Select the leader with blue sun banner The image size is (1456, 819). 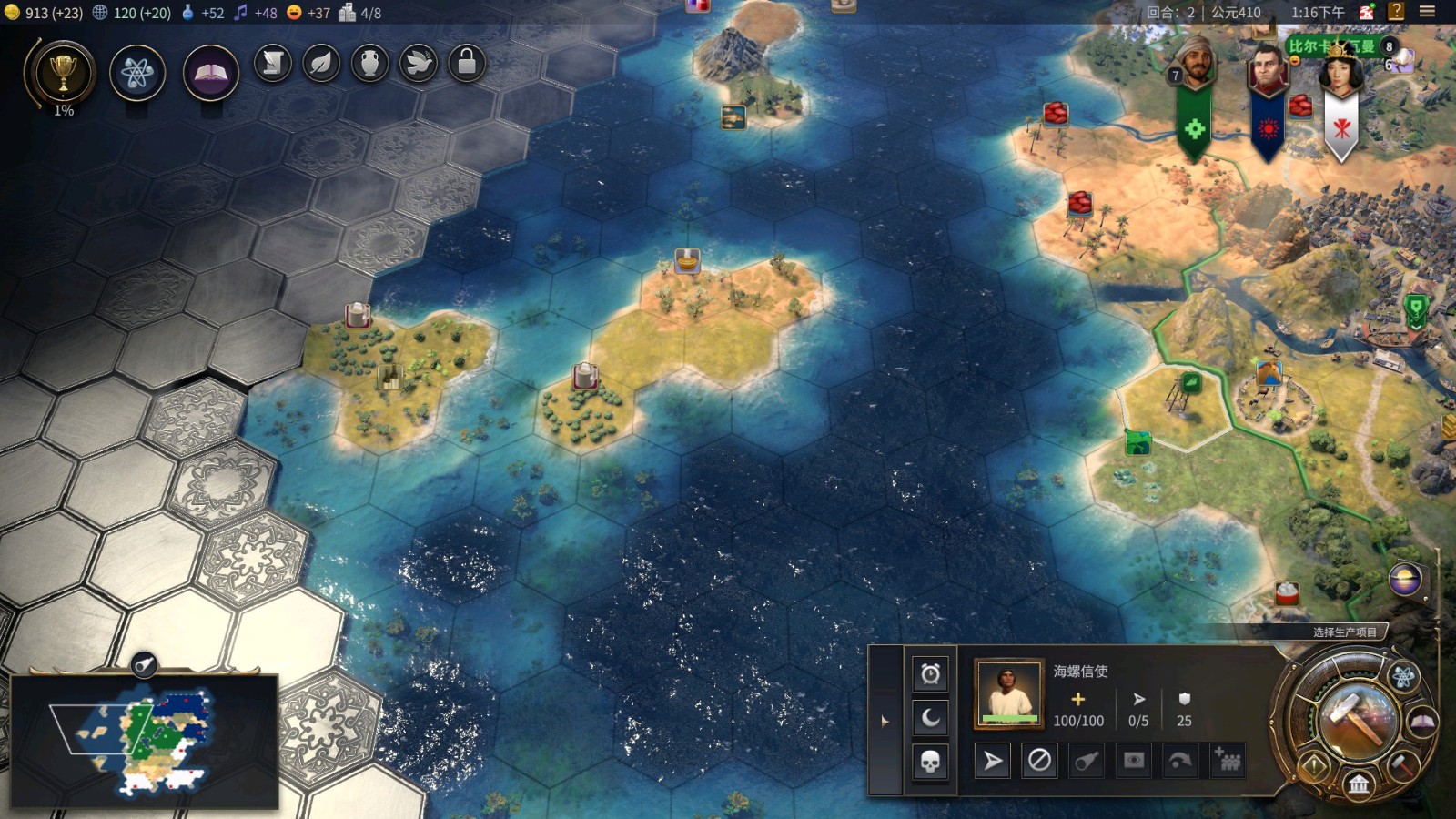coord(1268,69)
